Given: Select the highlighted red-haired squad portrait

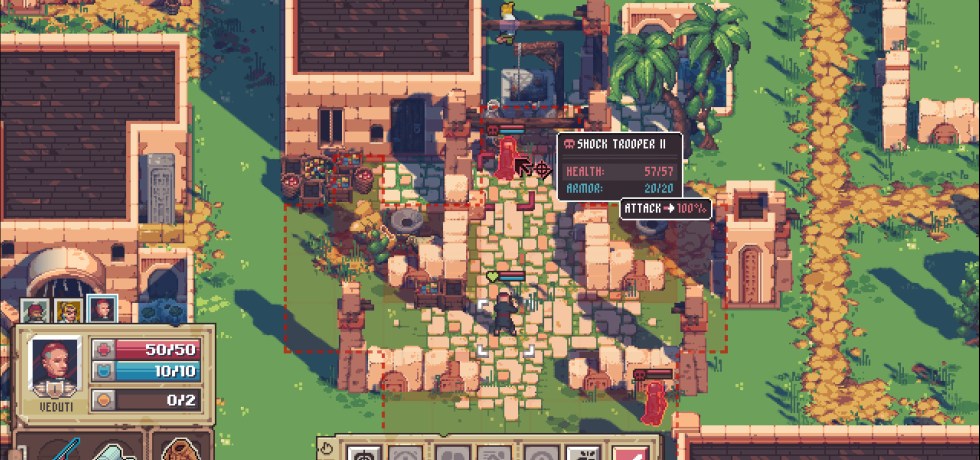Looking at the screenshot, I should coord(101,311).
